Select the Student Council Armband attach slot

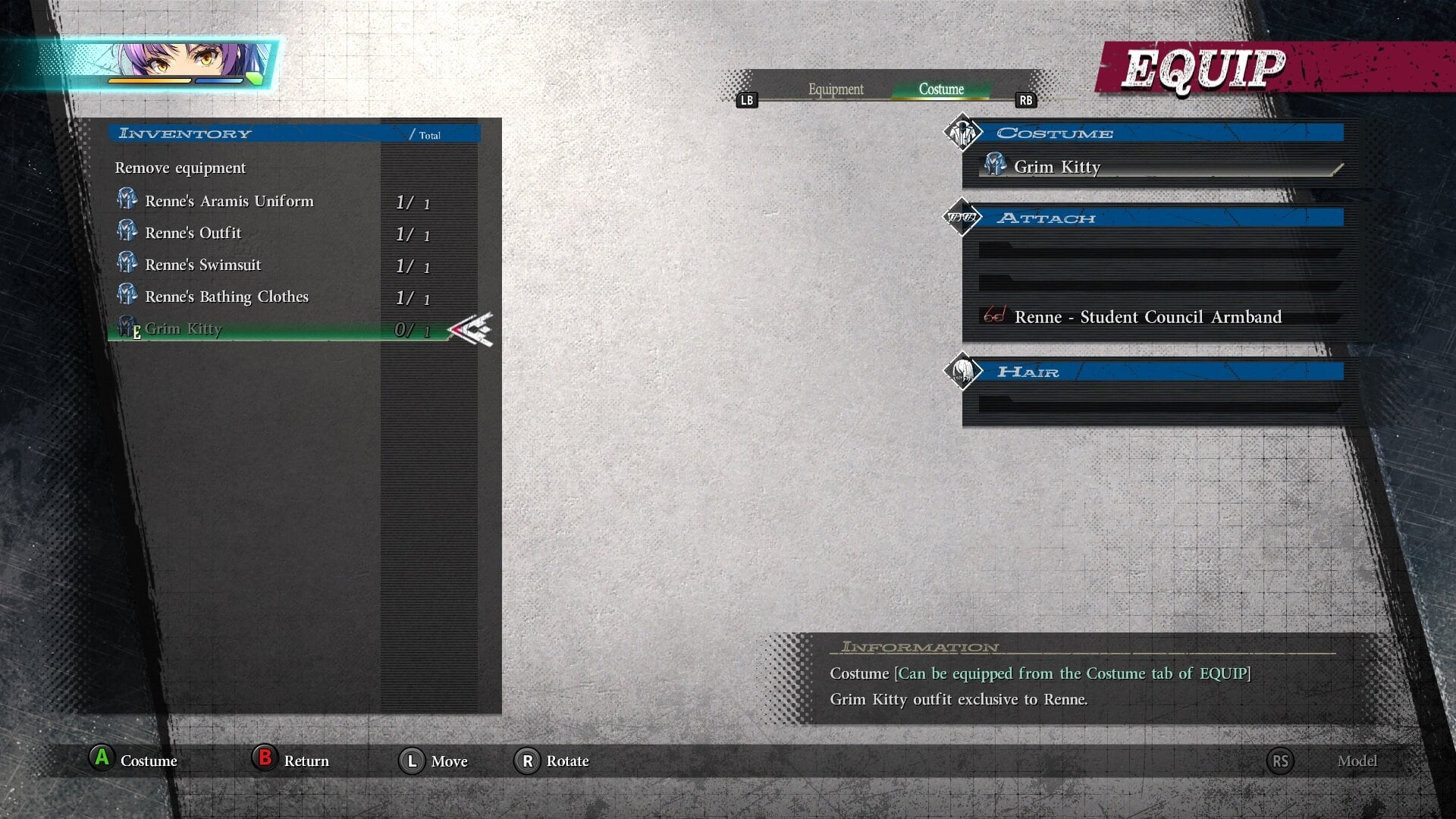[1147, 317]
